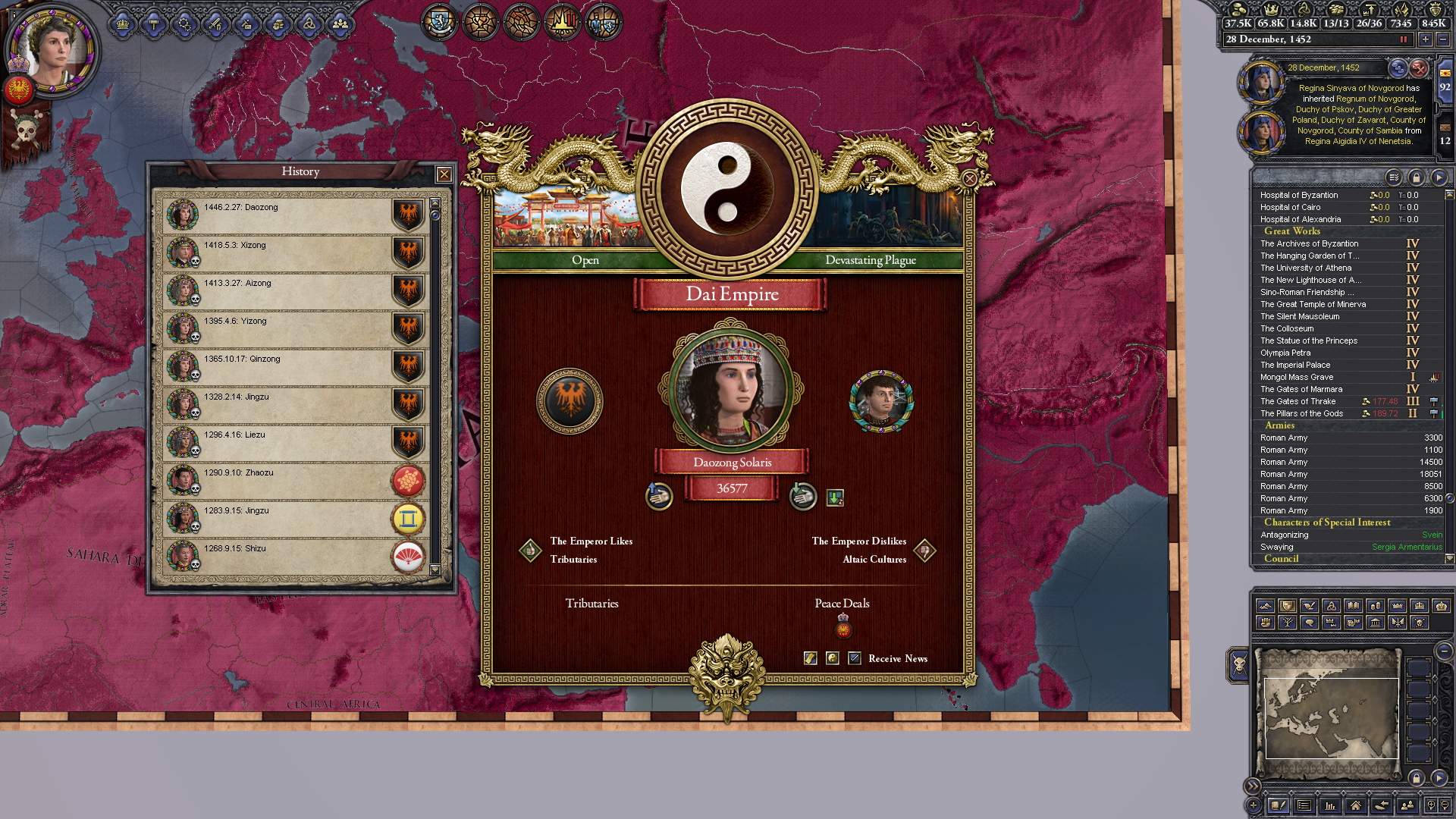Image resolution: width=1456 pixels, height=819 pixels.
Task: Toggle the Receive News checkbox
Action: click(x=855, y=658)
